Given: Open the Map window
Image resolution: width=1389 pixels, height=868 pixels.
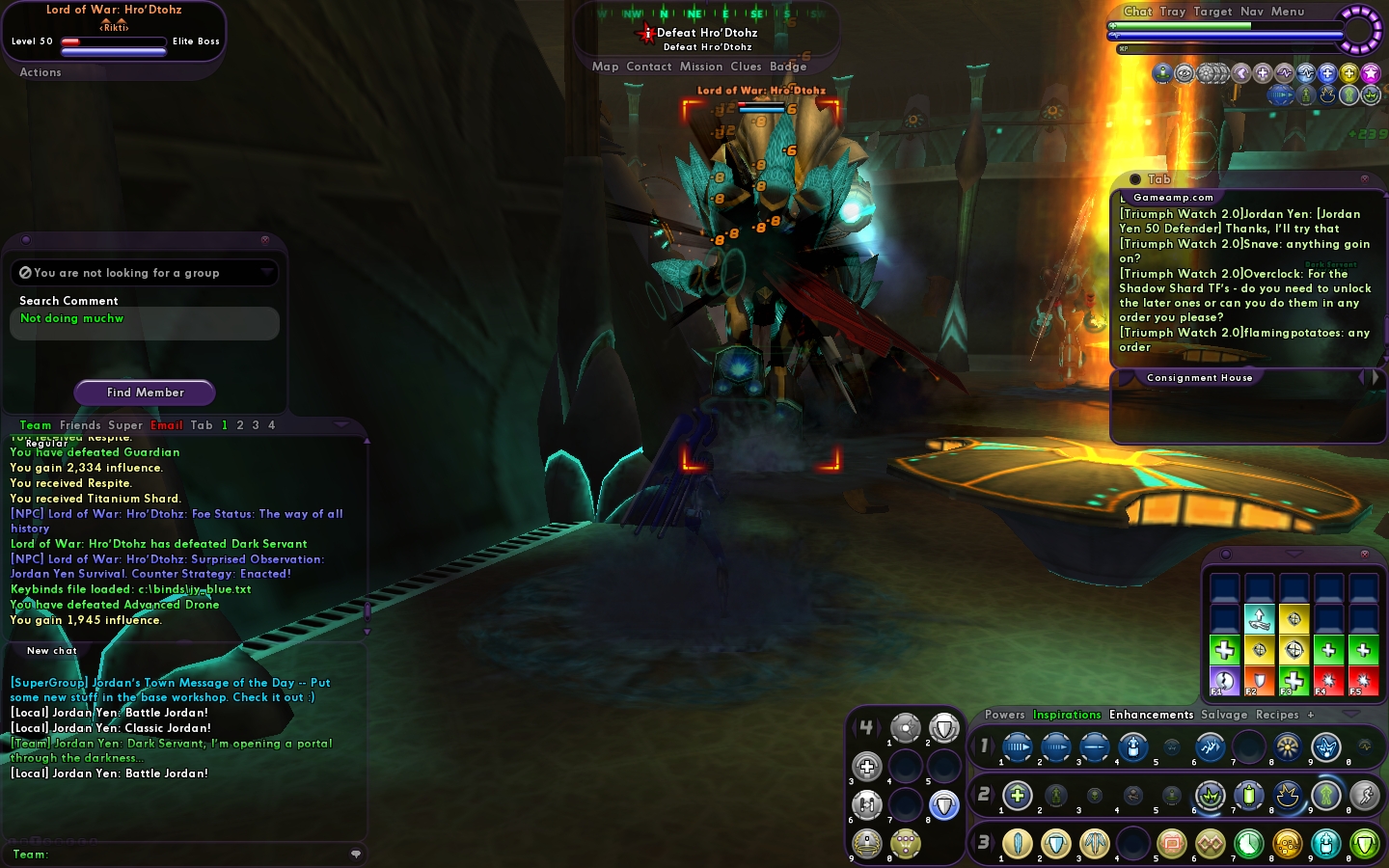Looking at the screenshot, I should tap(605, 67).
